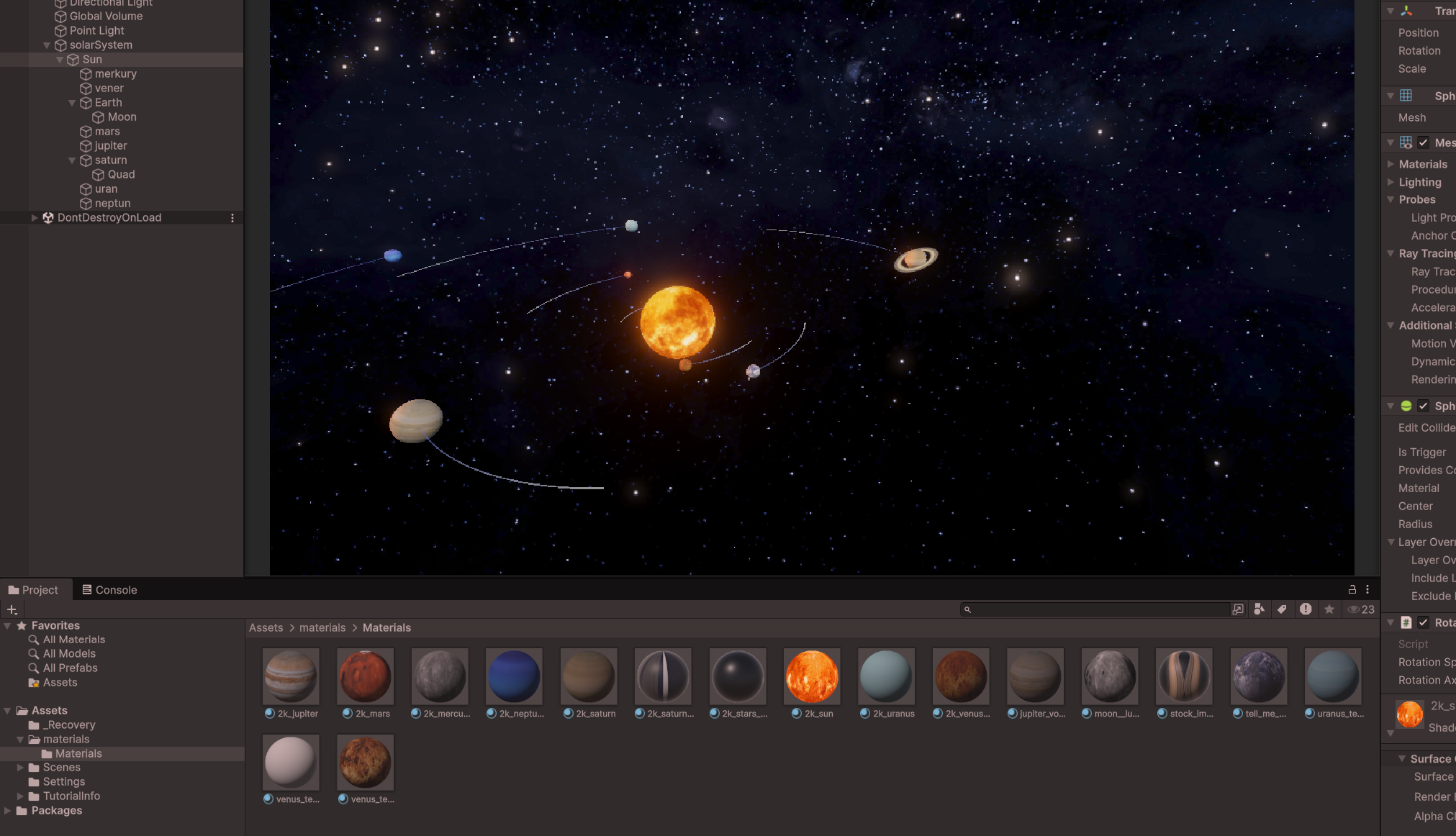Select the Moon object in hierarchy
The image size is (1456, 836).
pyautogui.click(x=122, y=117)
